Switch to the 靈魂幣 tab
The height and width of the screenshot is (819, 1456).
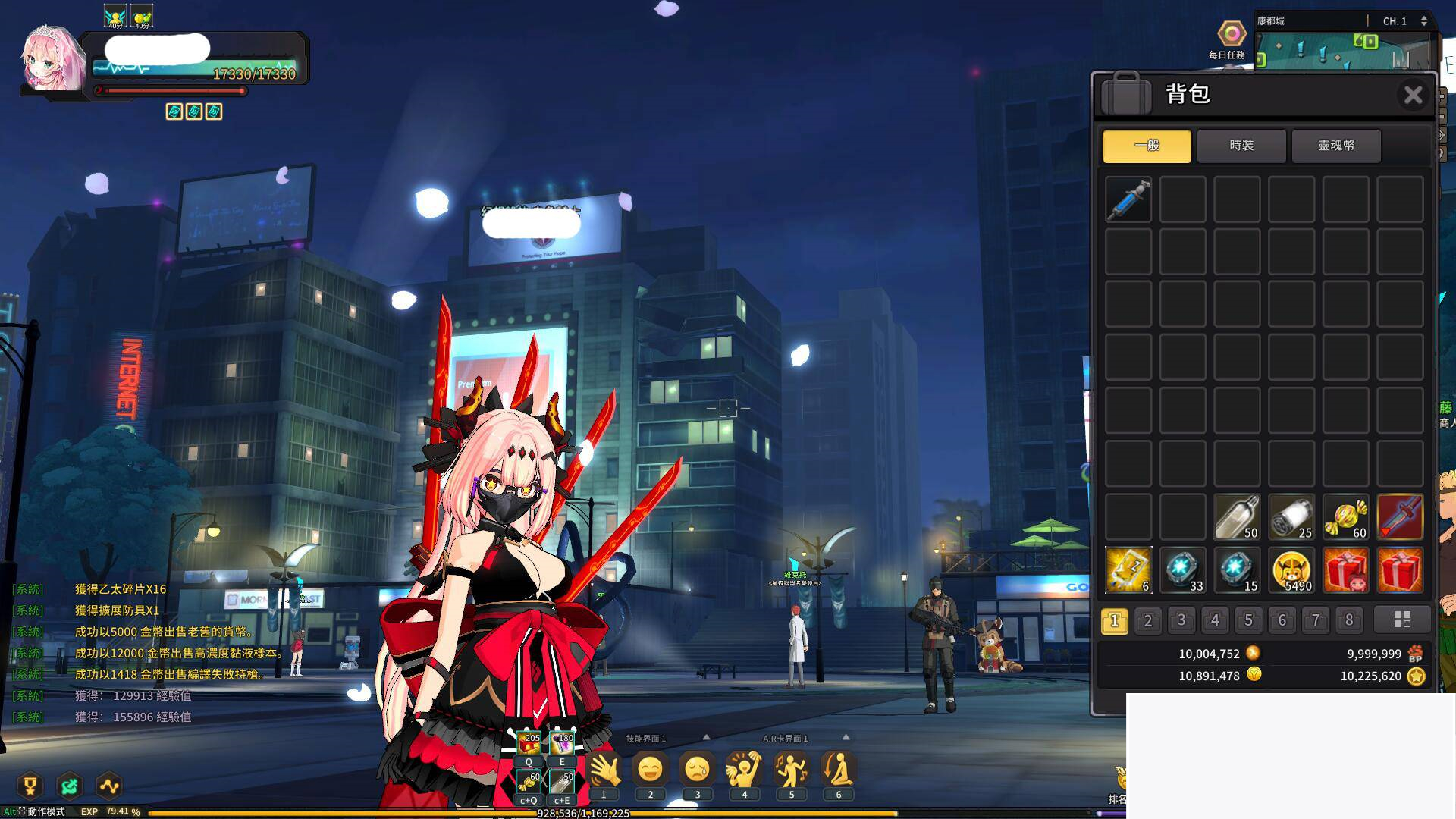1338,146
